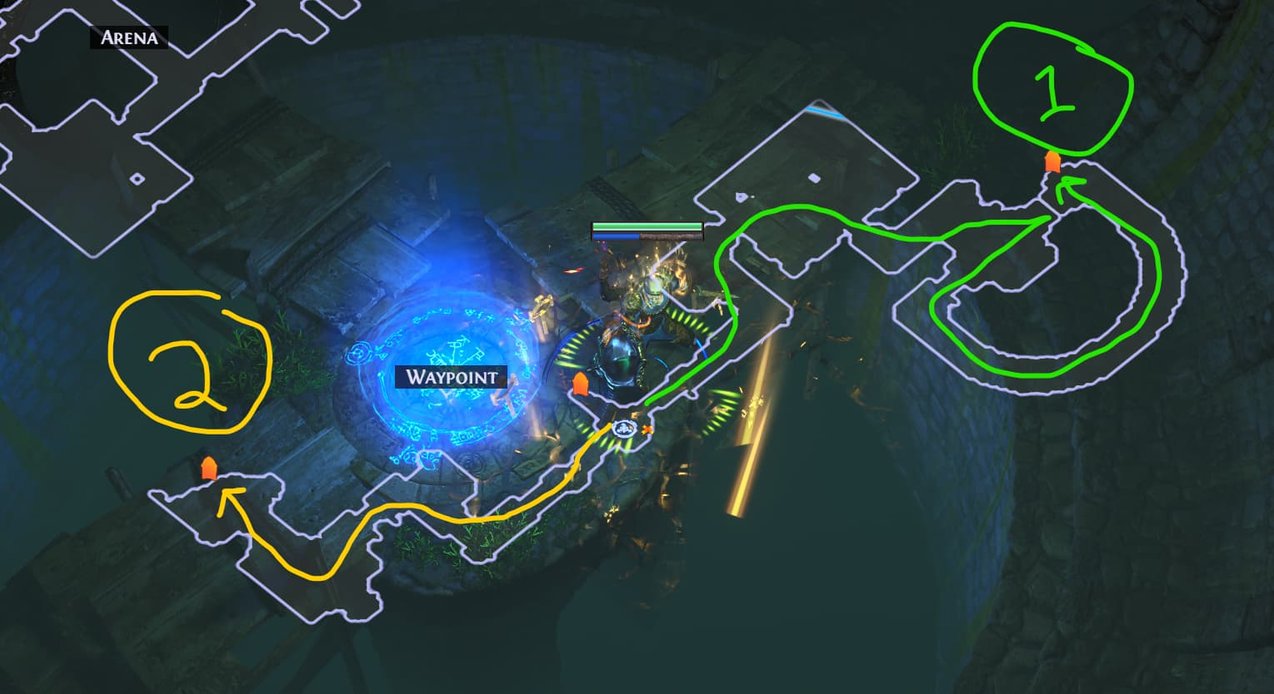Select the orange exit marker below yellow number 2
The width and height of the screenshot is (1274, 694).
click(x=208, y=468)
